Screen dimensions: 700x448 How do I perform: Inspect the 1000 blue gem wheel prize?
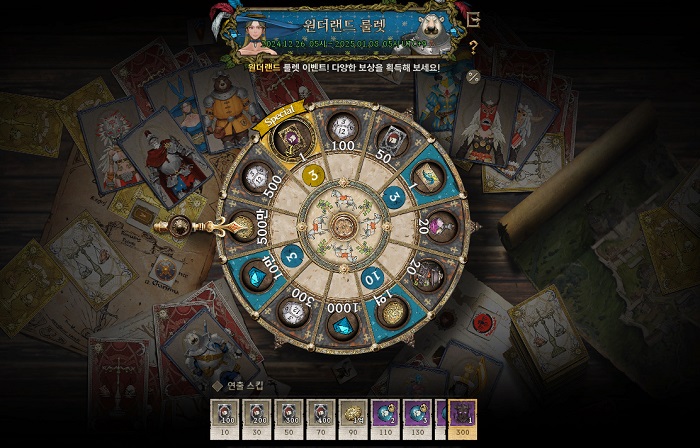click(343, 323)
